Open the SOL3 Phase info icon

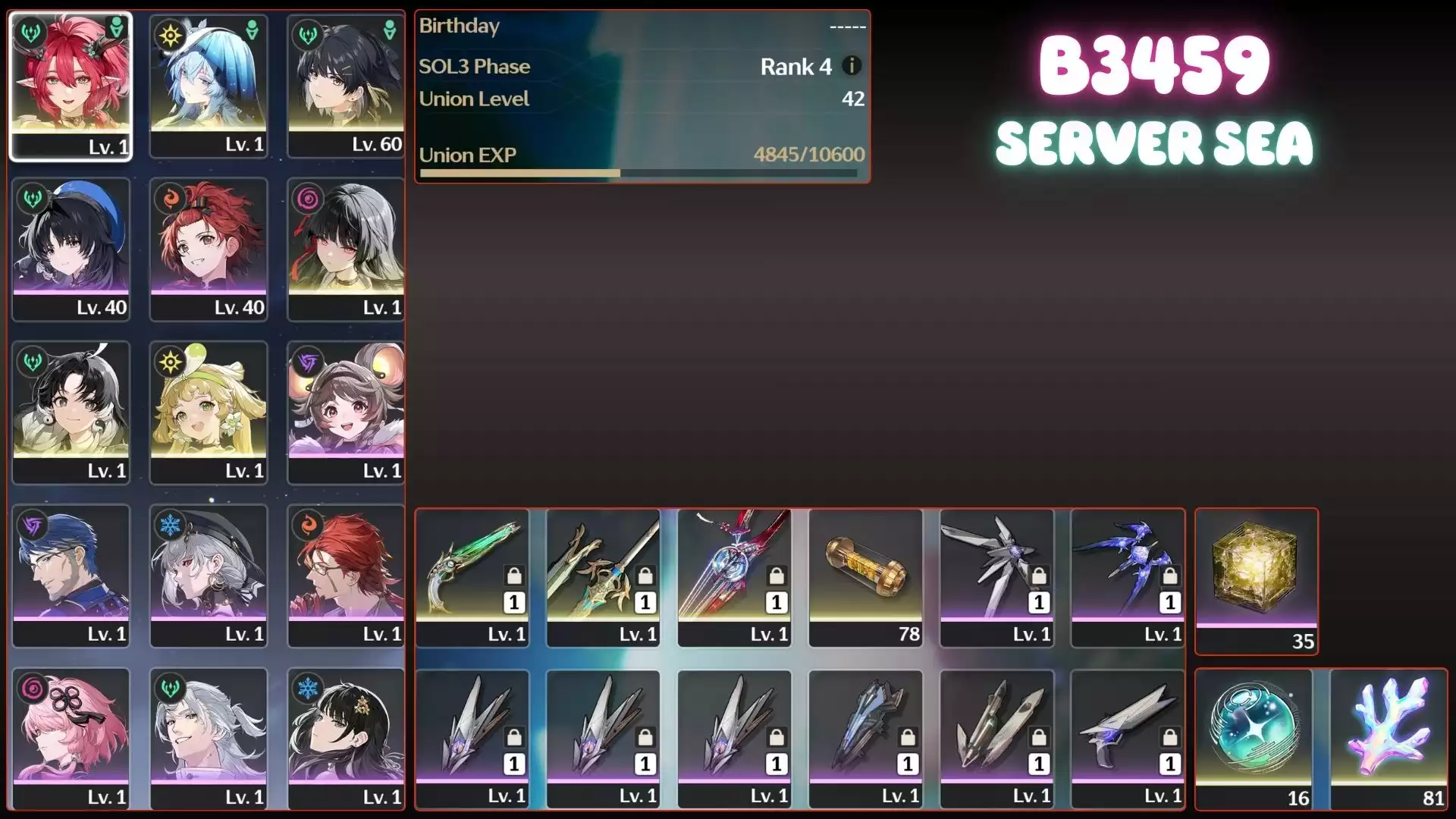click(x=852, y=66)
